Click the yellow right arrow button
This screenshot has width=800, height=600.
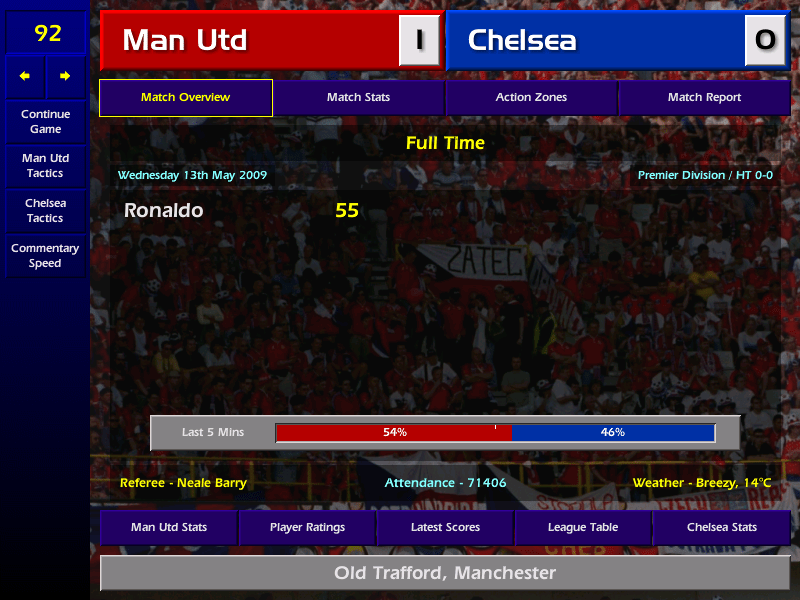click(65, 76)
